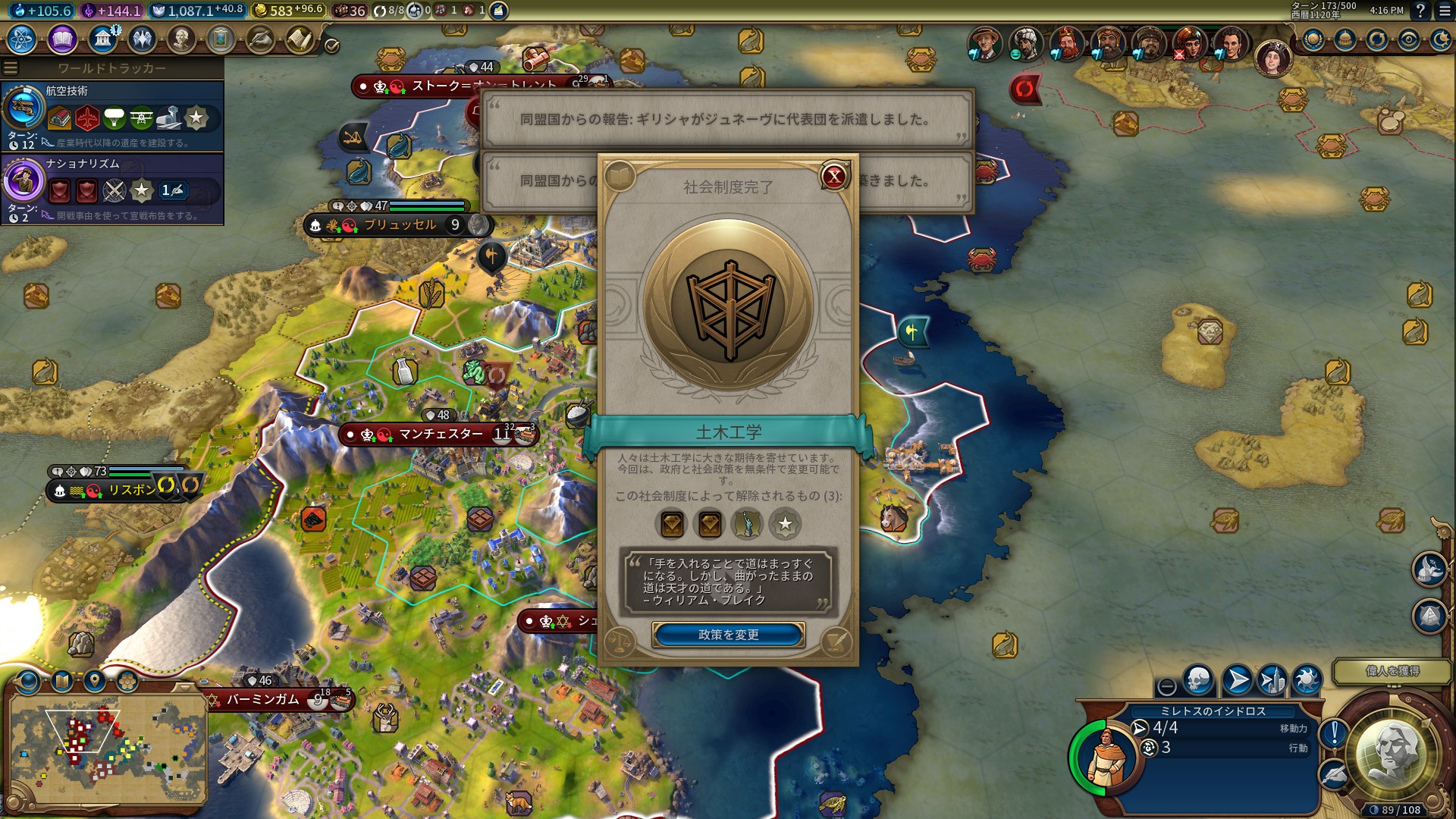Viewport: 1456px width, 819px height.
Task: Toggle the ワールドトラッカー list menu
Action: pyautogui.click(x=11, y=68)
